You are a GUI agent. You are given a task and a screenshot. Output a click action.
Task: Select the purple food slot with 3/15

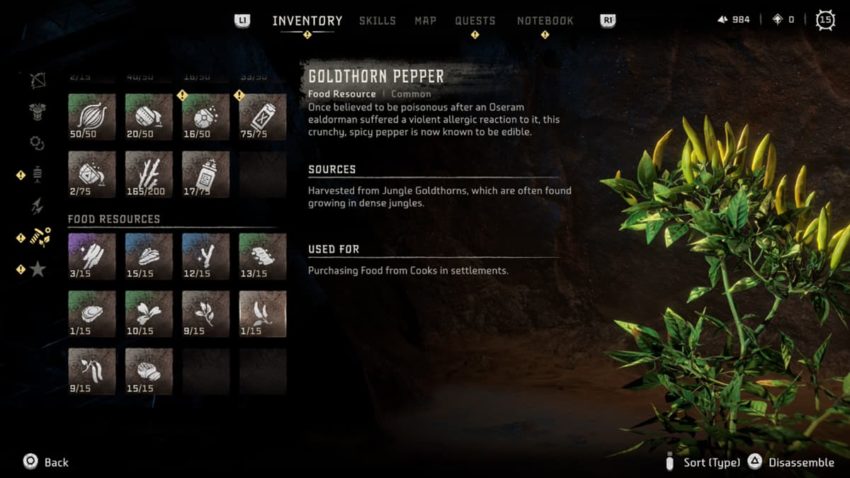tap(91, 255)
